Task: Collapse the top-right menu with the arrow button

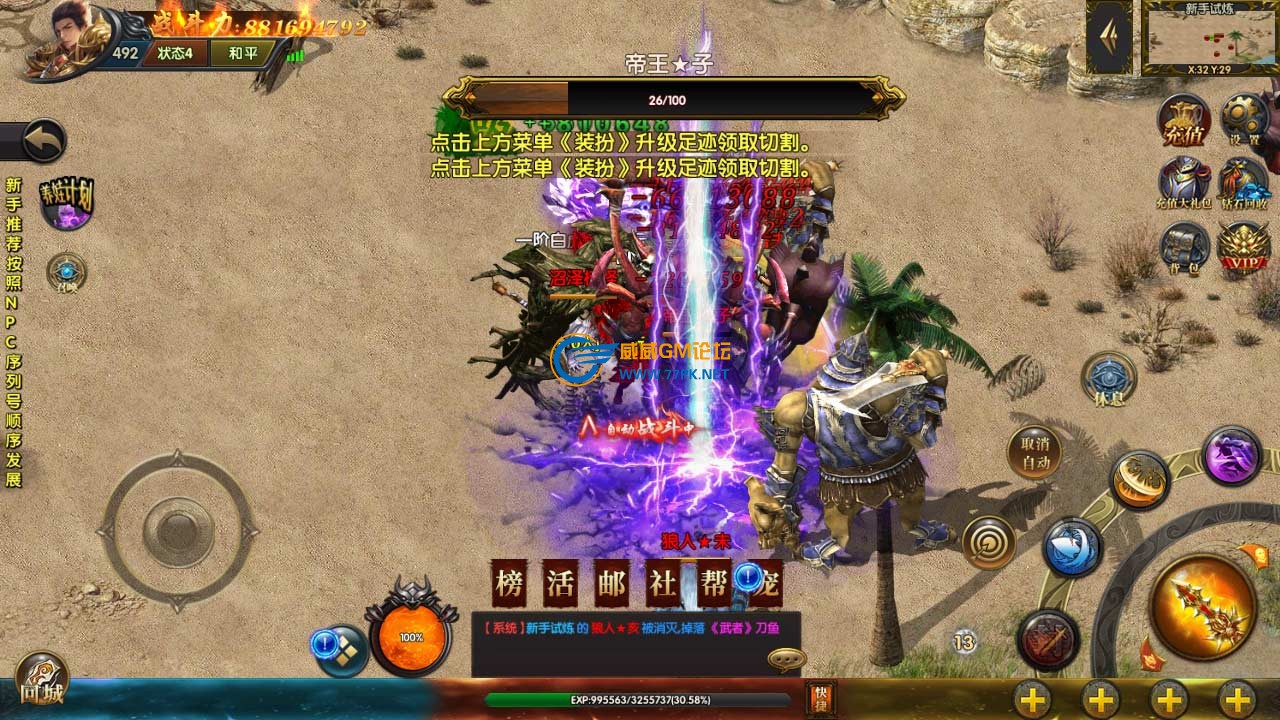Action: pos(1109,37)
